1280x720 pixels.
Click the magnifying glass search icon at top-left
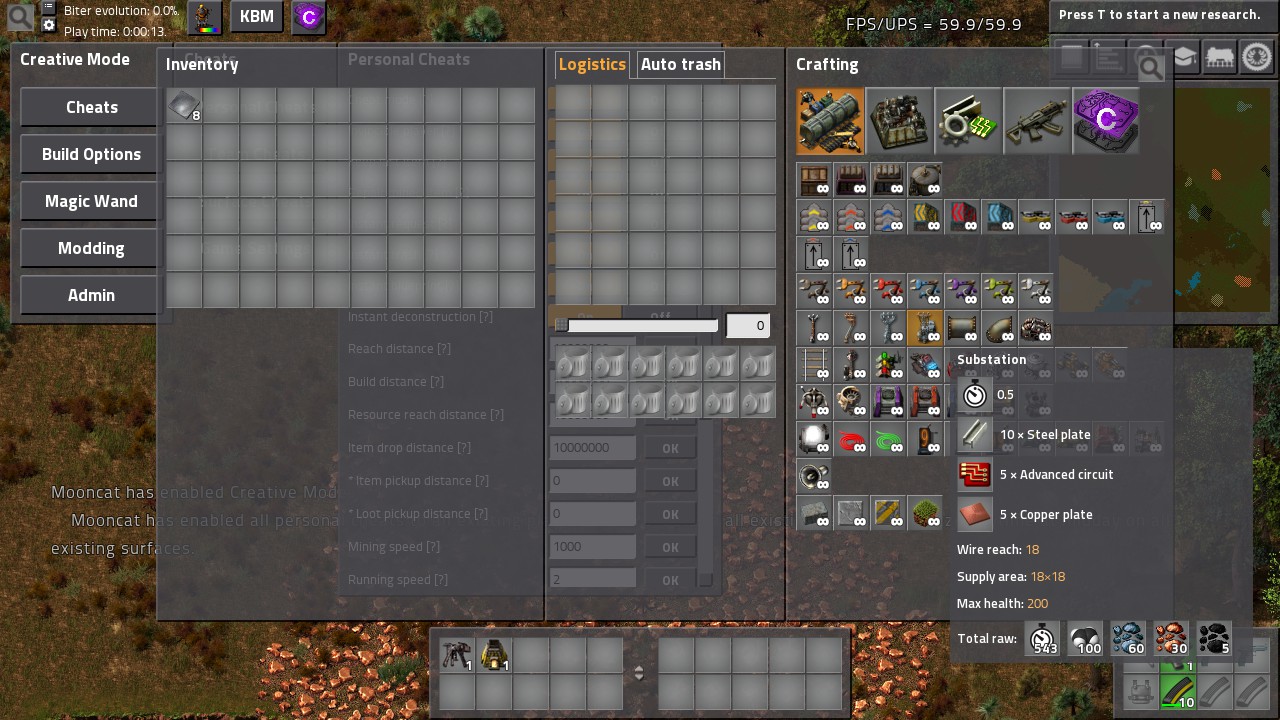click(x=19, y=17)
